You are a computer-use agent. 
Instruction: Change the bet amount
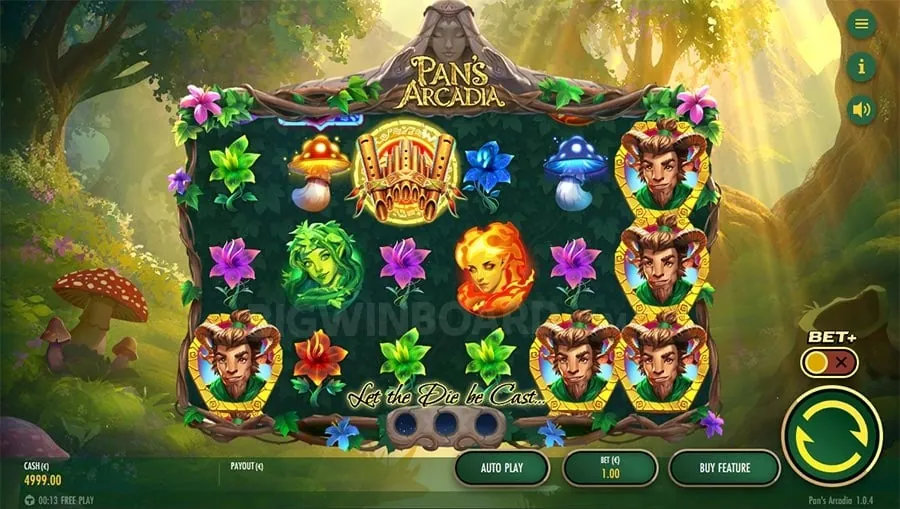tap(609, 467)
